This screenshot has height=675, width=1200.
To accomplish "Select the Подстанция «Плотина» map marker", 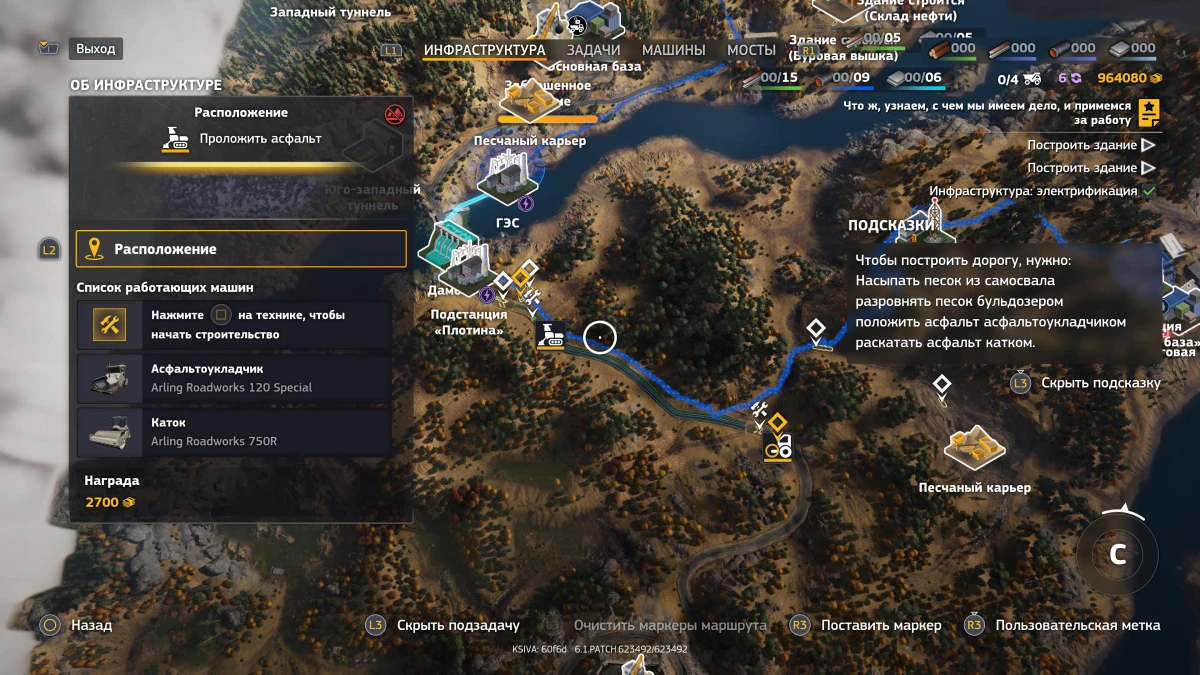I will pyautogui.click(x=466, y=268).
